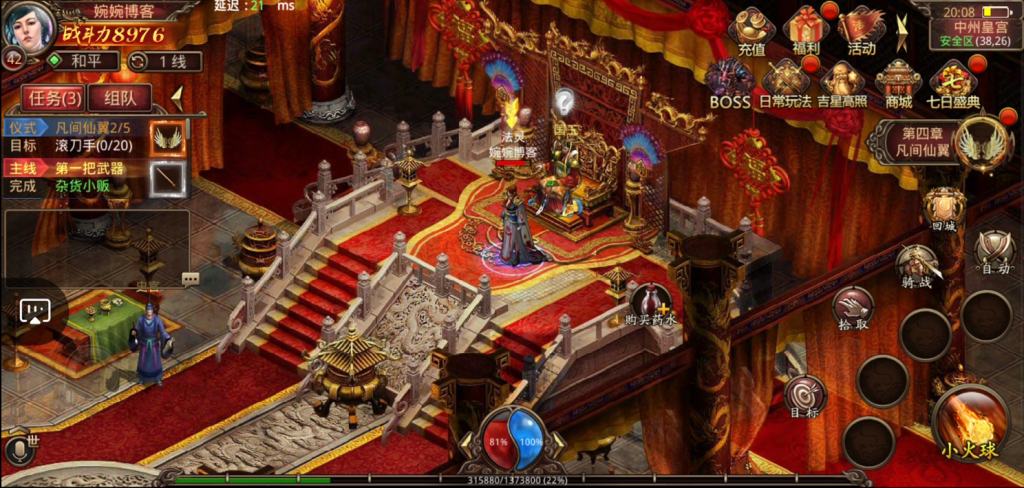Open the 商城 shop
Screen dimensions: 1024x488
[897, 82]
